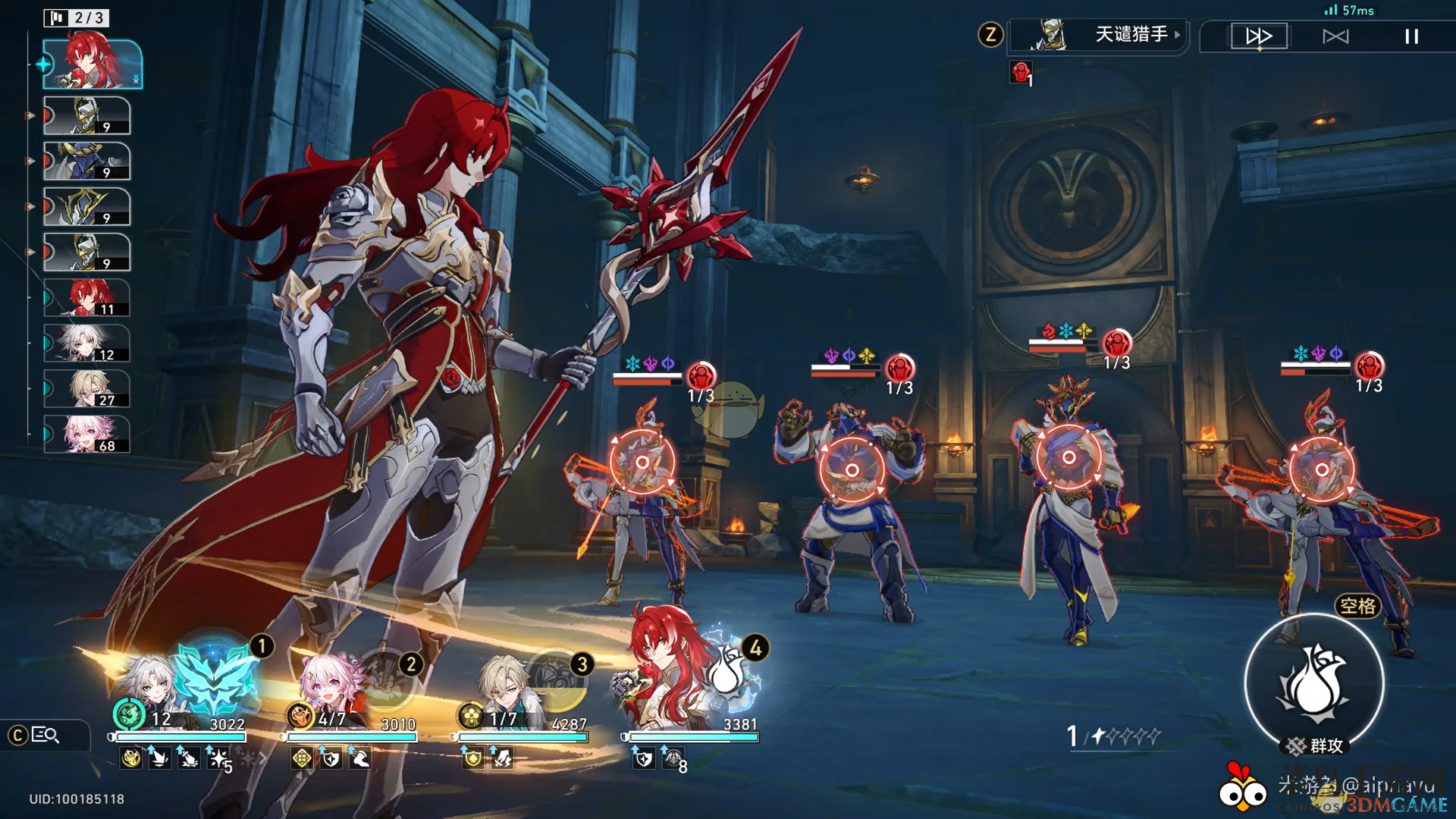Select the red-haired portrait with action value 11
The height and width of the screenshot is (819, 1456).
(x=87, y=298)
